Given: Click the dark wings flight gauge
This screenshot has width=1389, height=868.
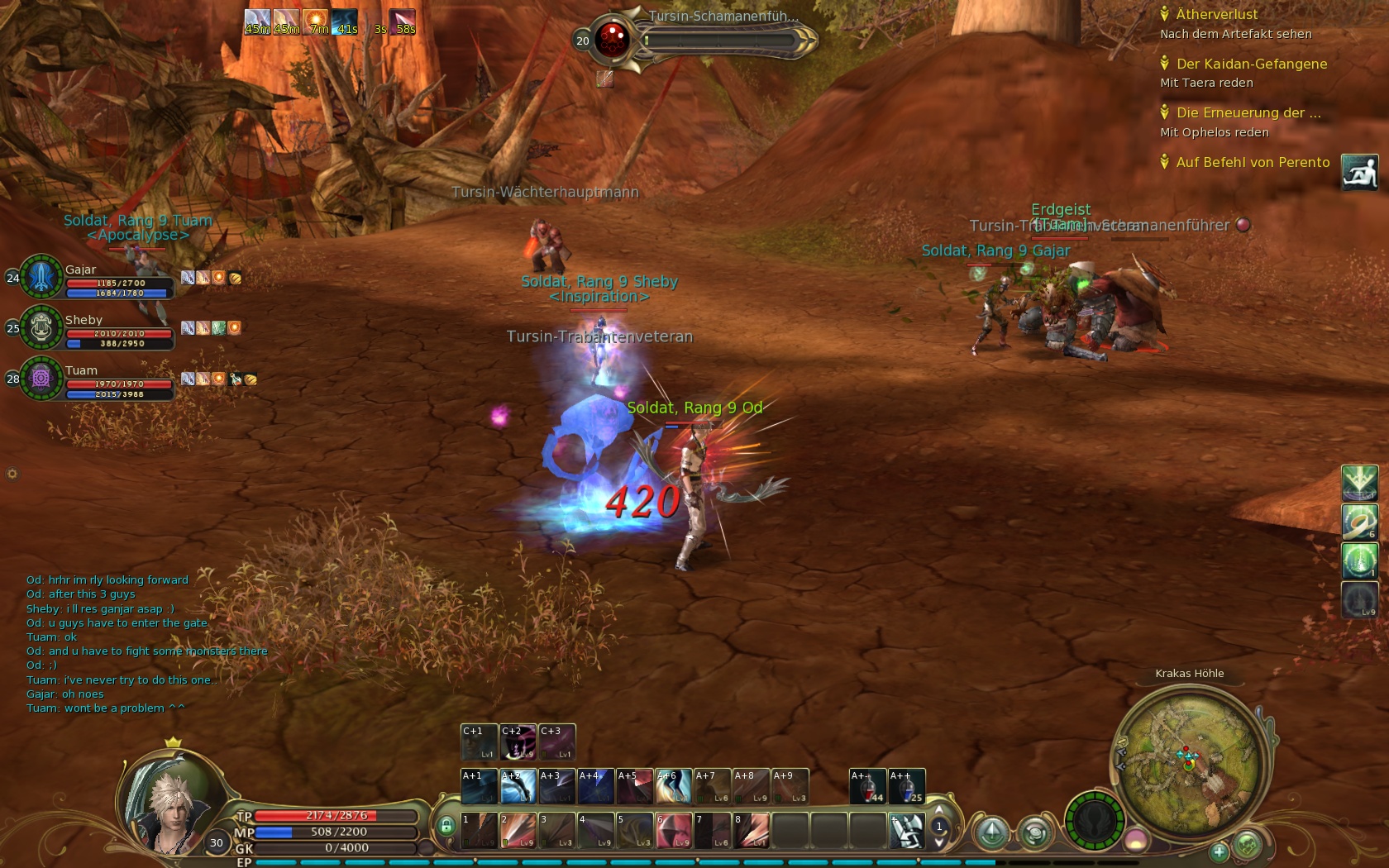Looking at the screenshot, I should 1094,821.
